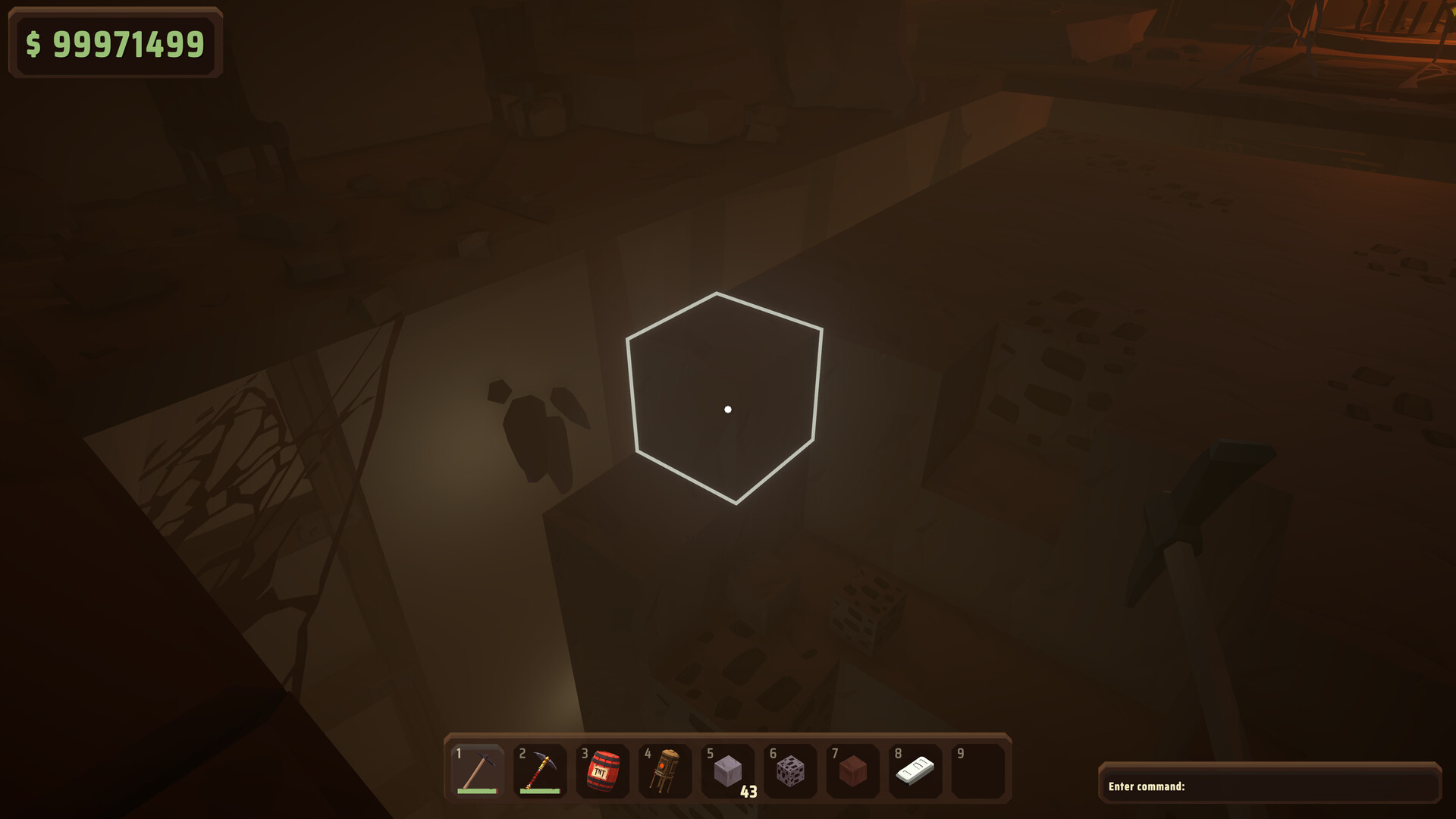Select the TNT barrel in slot 3
The height and width of the screenshot is (819, 1456).
tap(604, 770)
